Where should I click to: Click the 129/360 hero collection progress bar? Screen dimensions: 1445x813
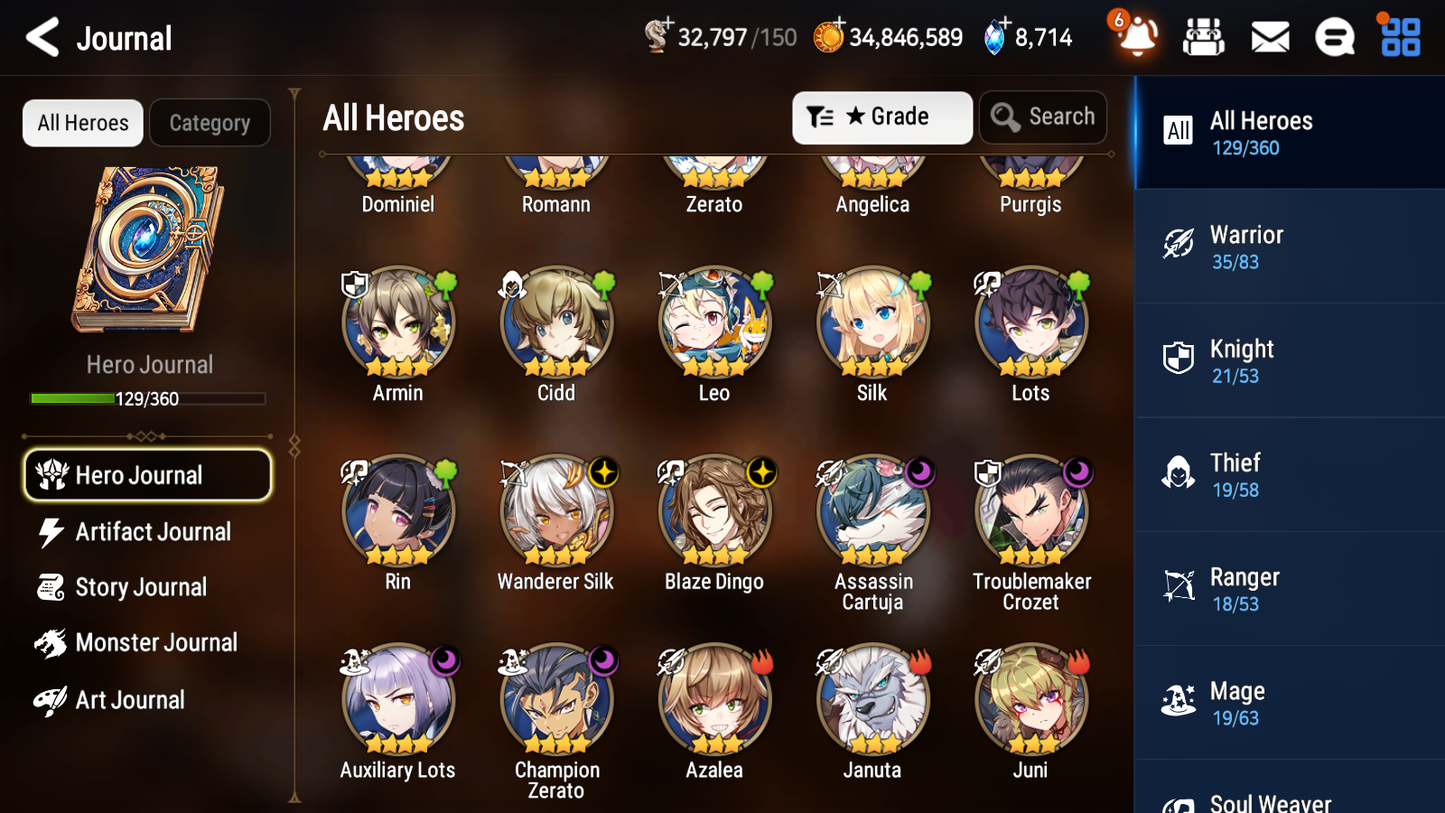(x=148, y=397)
